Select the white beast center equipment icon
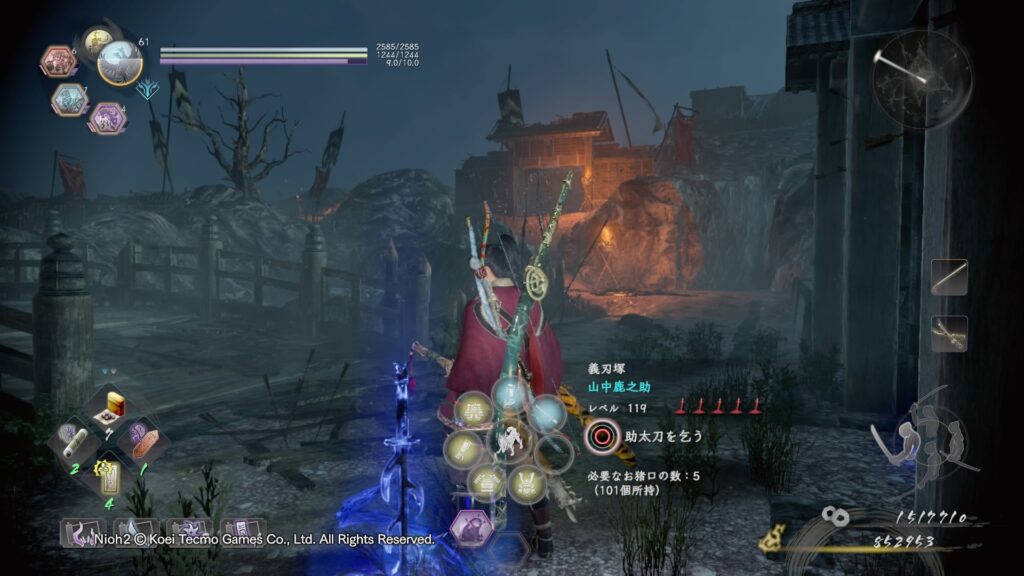The height and width of the screenshot is (576, 1024). click(510, 441)
